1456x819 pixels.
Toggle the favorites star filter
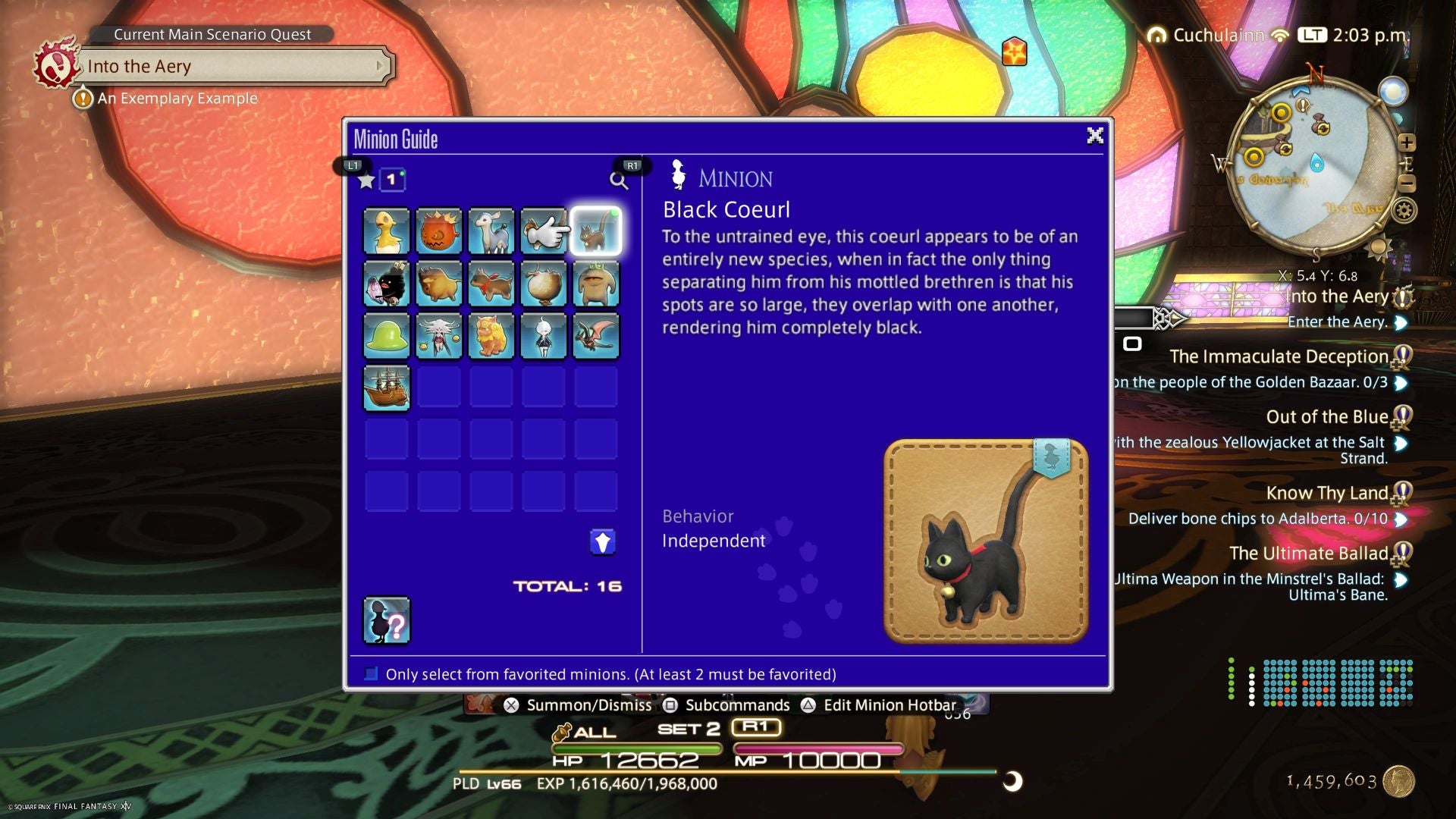[366, 180]
